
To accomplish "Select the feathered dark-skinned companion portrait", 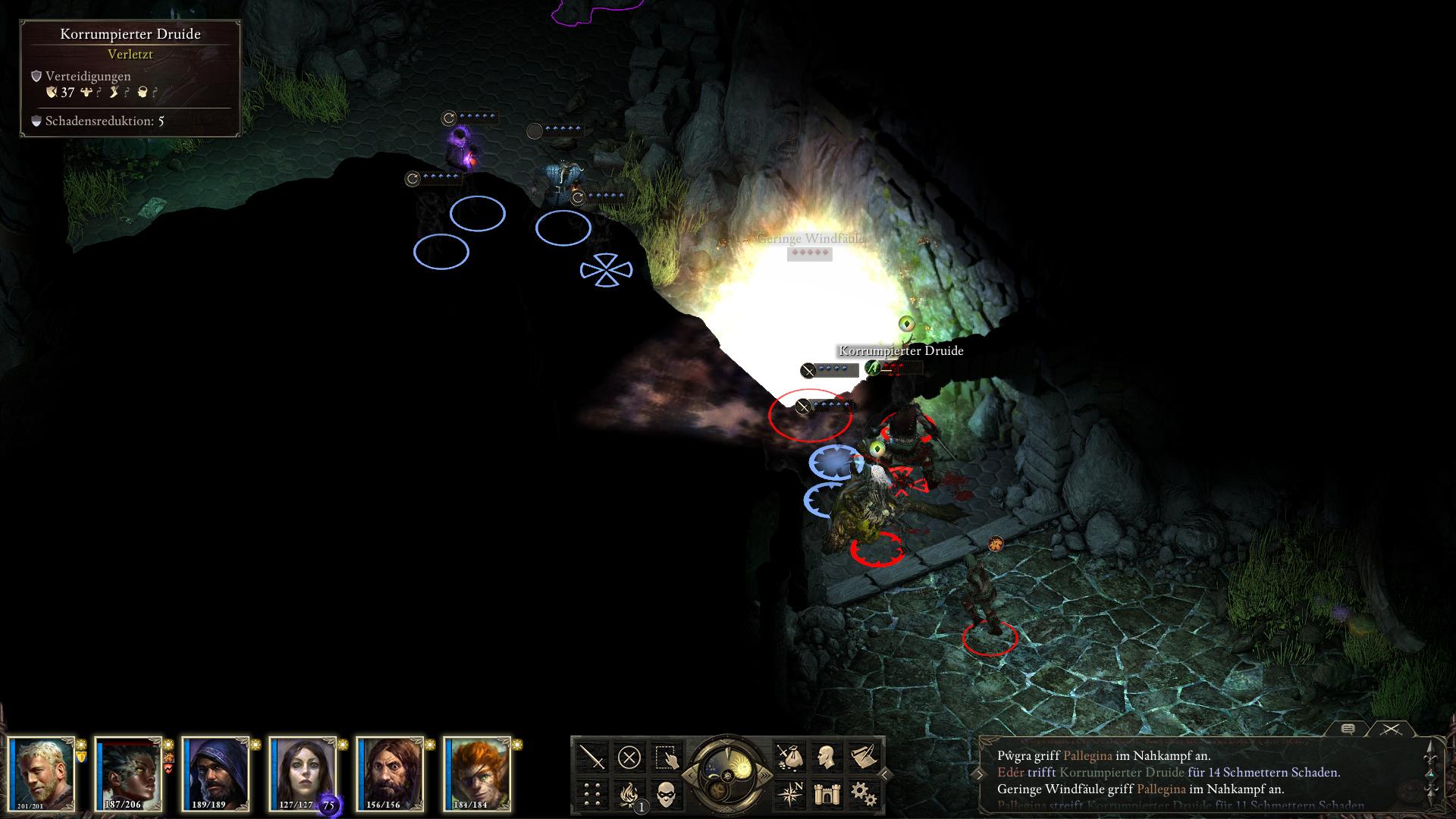I will (x=128, y=773).
